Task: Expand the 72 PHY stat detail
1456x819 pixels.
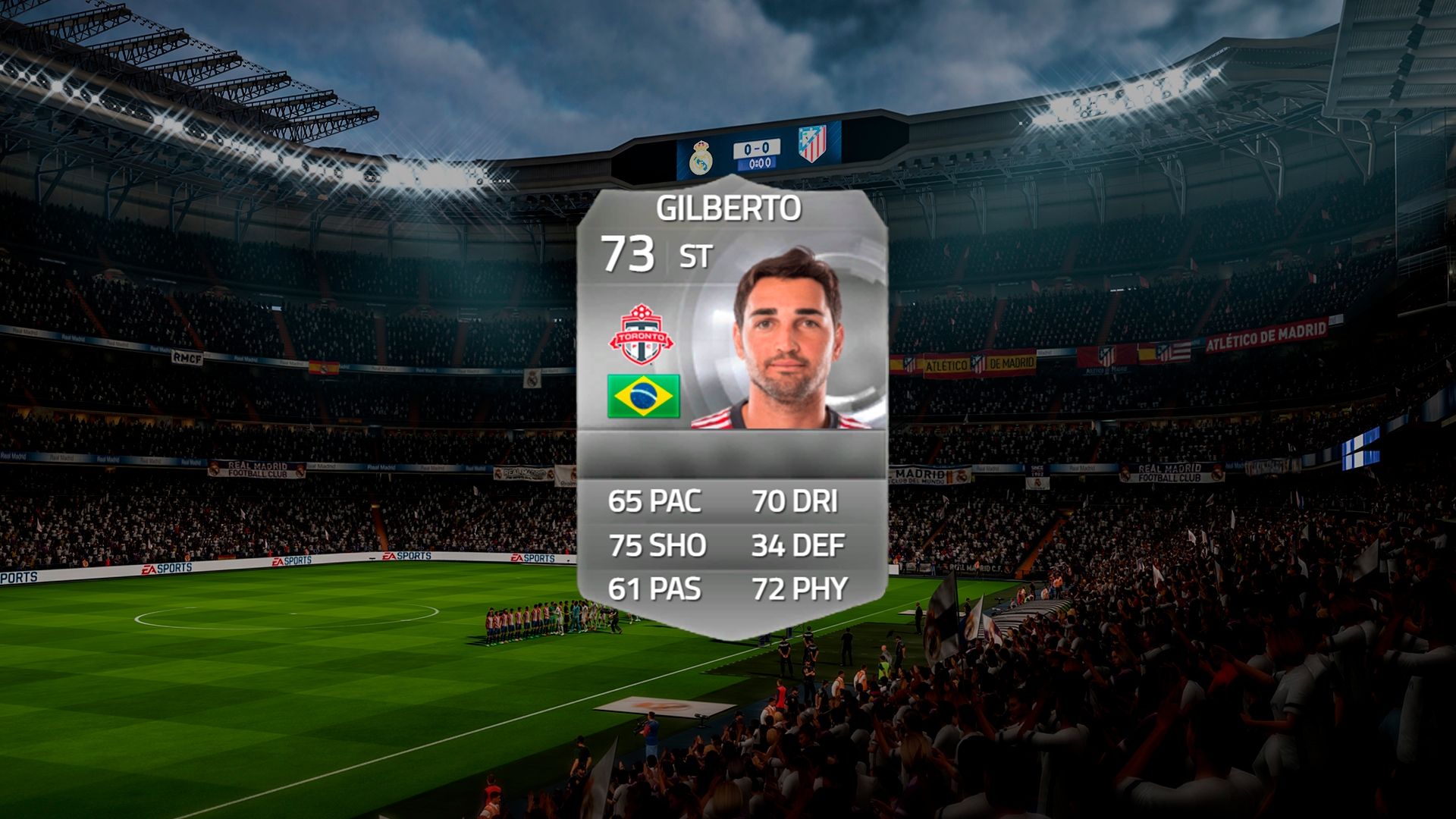Action: coord(800,587)
